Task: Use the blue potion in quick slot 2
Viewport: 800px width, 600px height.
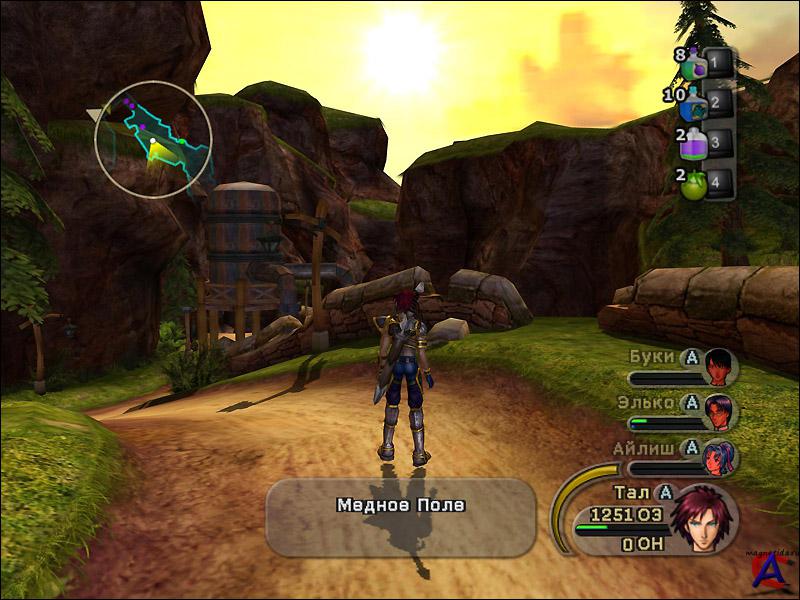Action: pos(696,103)
